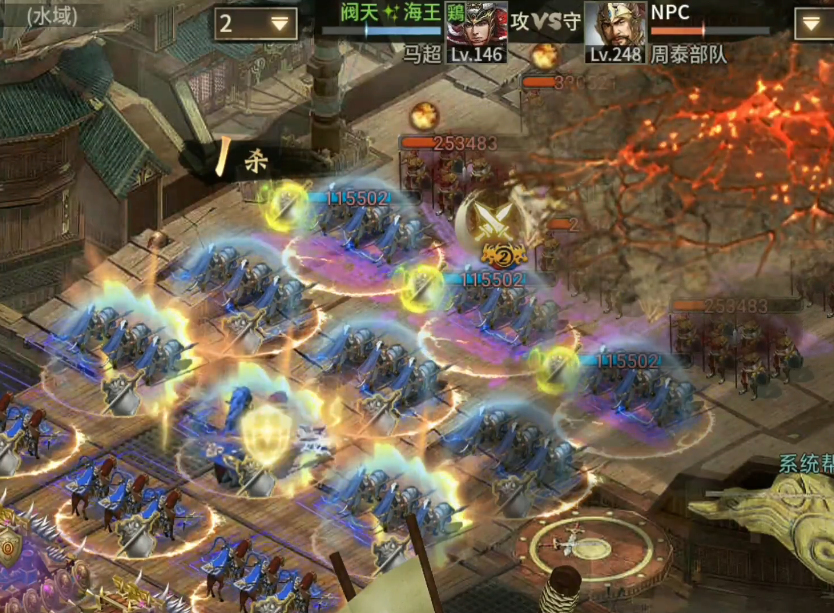Expand the dropdown arrow beside the NPC name
Screen dimensions: 834x613
click(x=813, y=24)
